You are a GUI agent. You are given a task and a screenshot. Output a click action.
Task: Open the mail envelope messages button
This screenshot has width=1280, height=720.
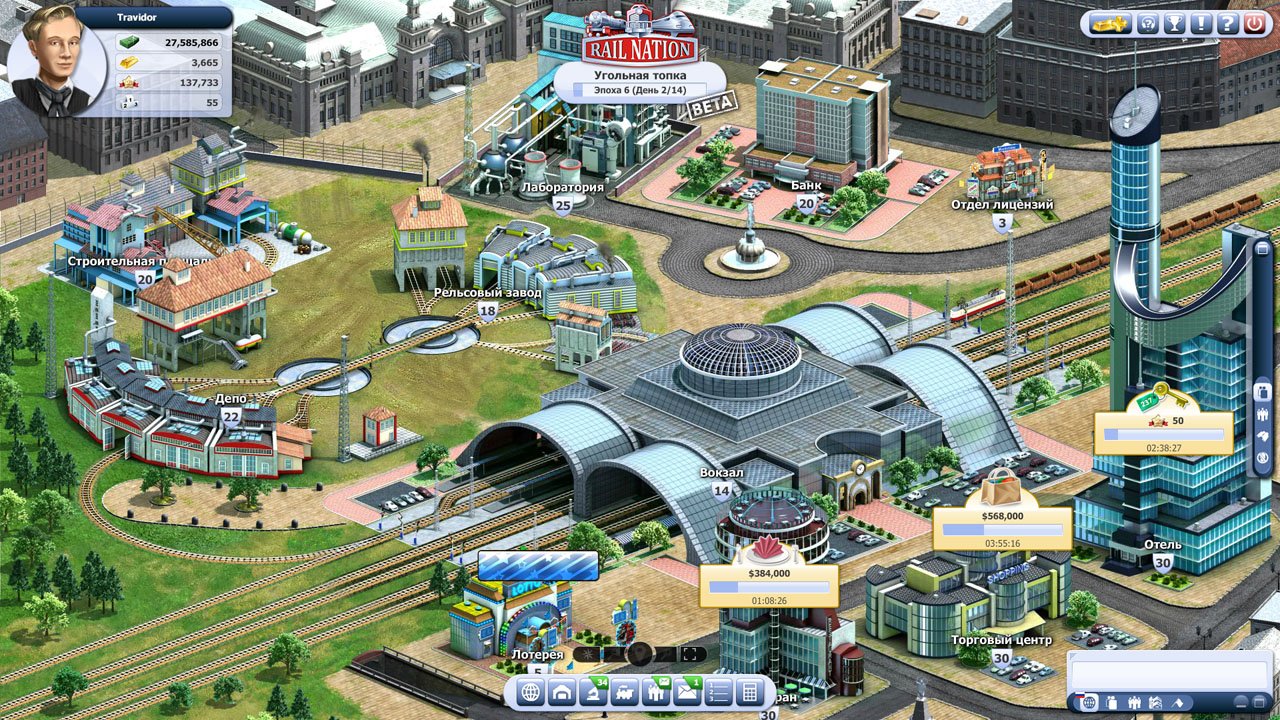click(x=686, y=692)
